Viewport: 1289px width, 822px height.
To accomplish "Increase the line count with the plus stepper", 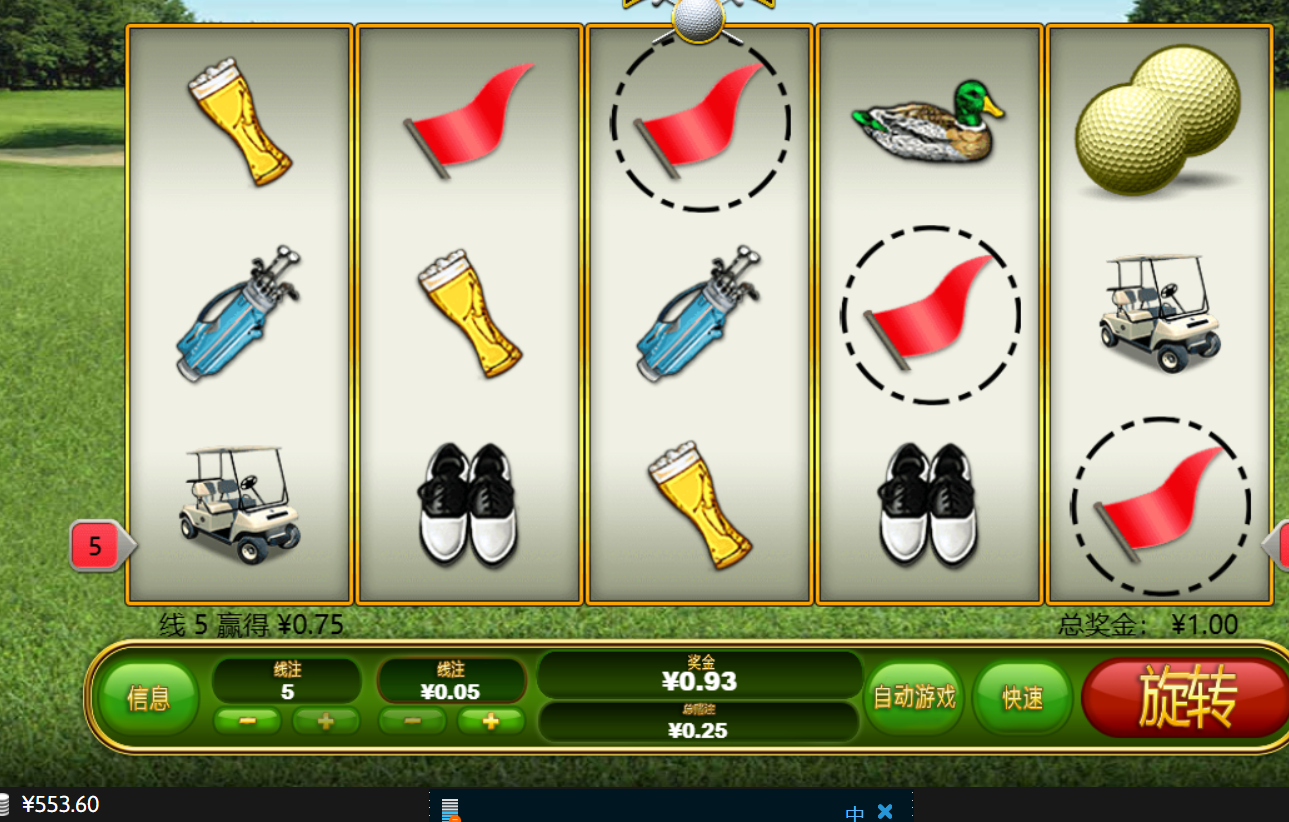I will (x=325, y=722).
